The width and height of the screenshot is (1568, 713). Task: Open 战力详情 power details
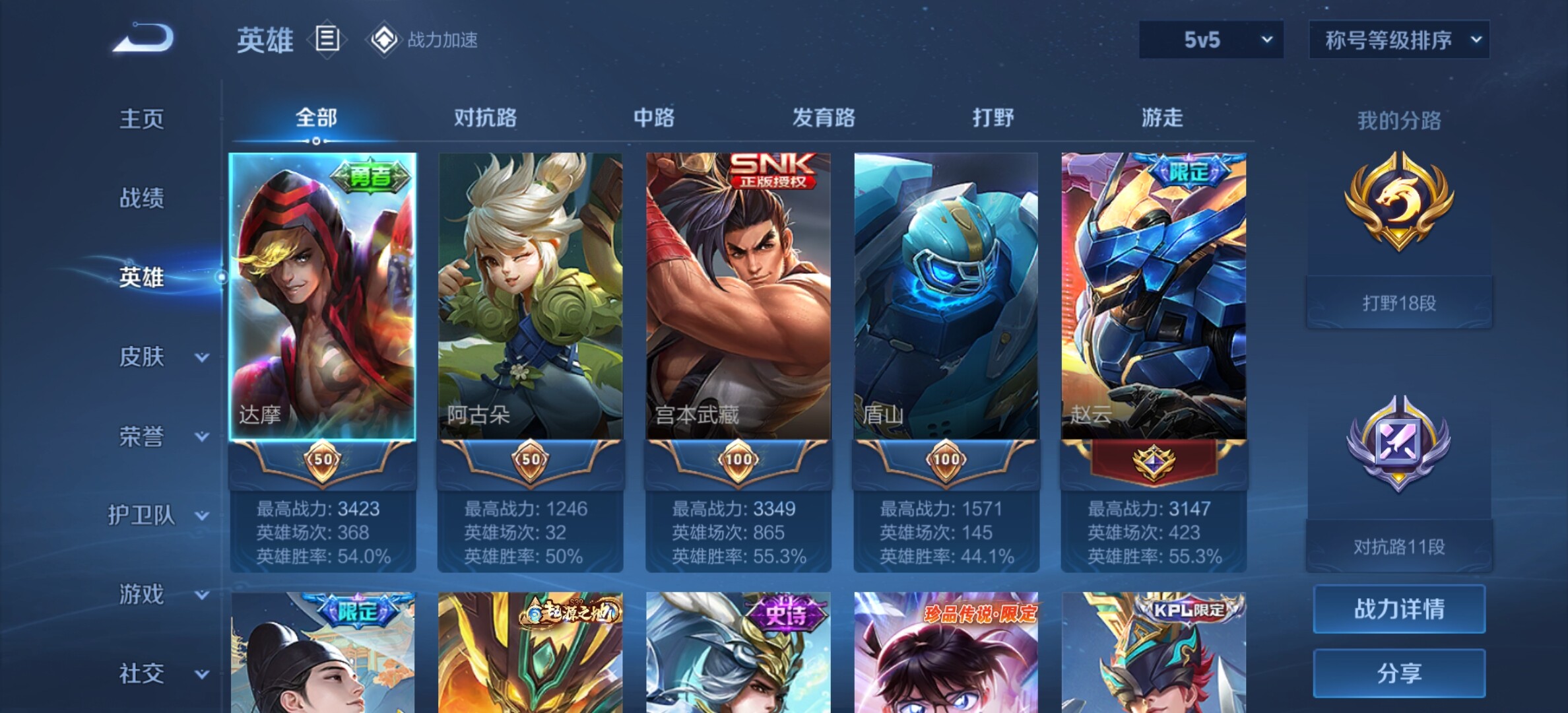pos(1399,609)
